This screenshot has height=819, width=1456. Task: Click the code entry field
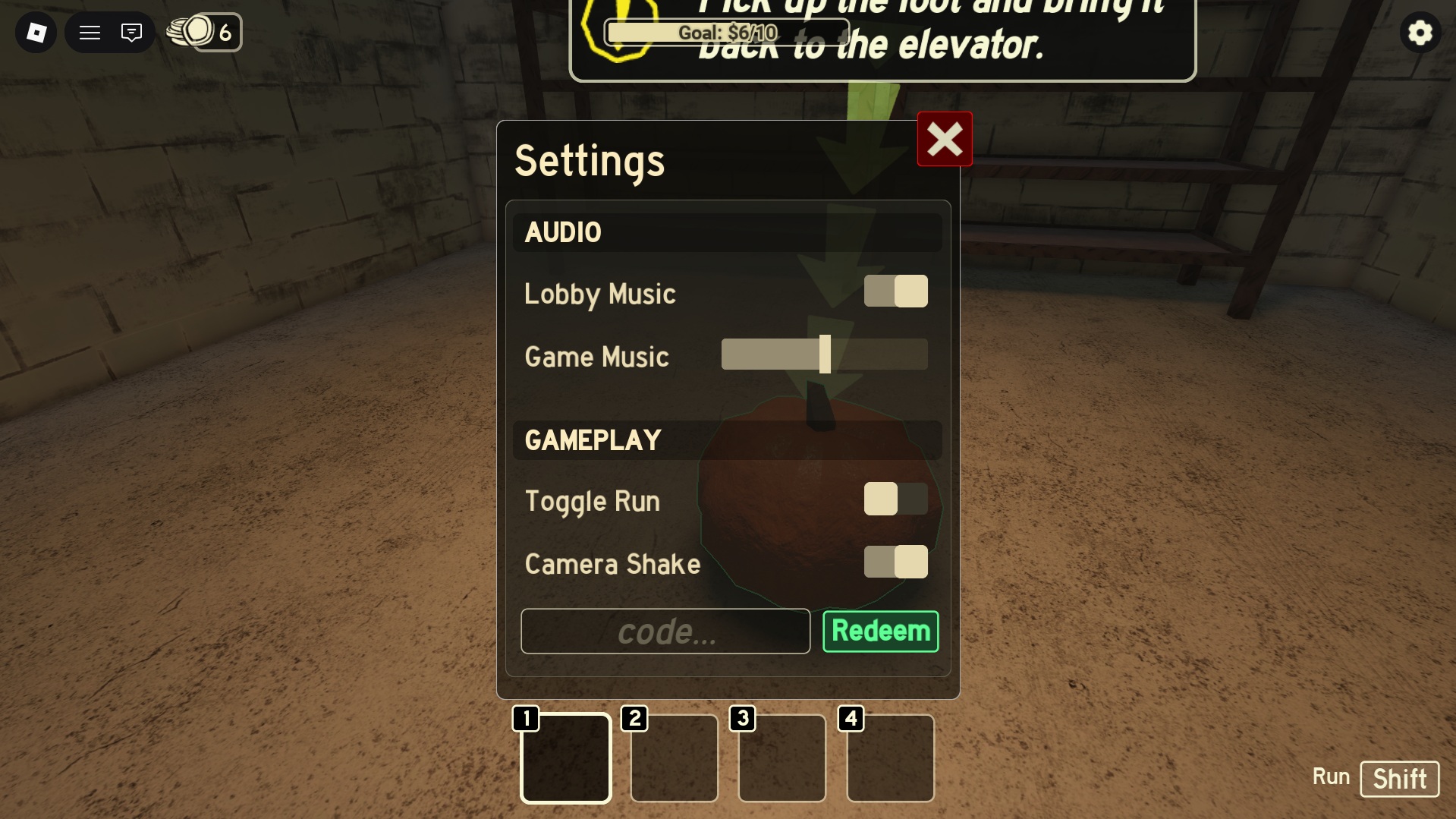(x=665, y=631)
